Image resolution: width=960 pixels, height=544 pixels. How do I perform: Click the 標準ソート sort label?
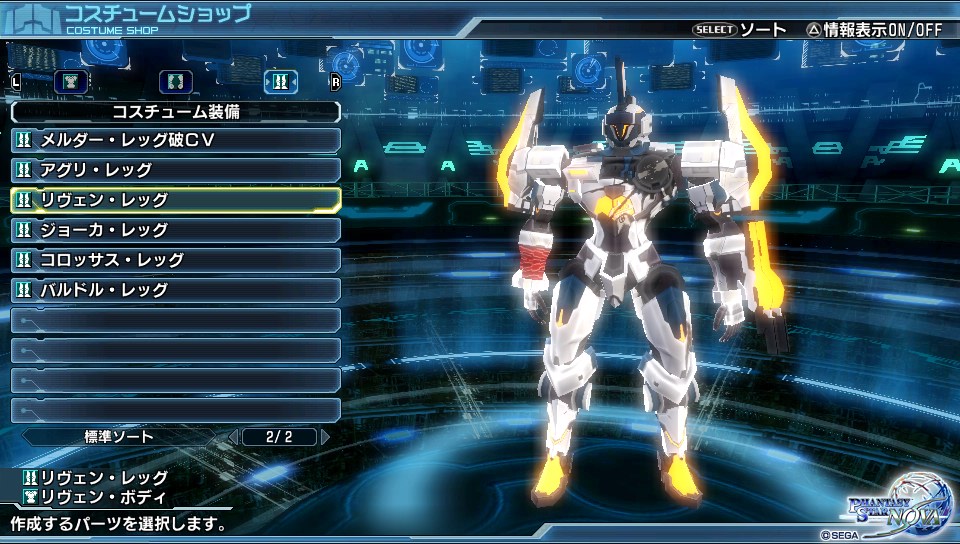click(x=119, y=437)
